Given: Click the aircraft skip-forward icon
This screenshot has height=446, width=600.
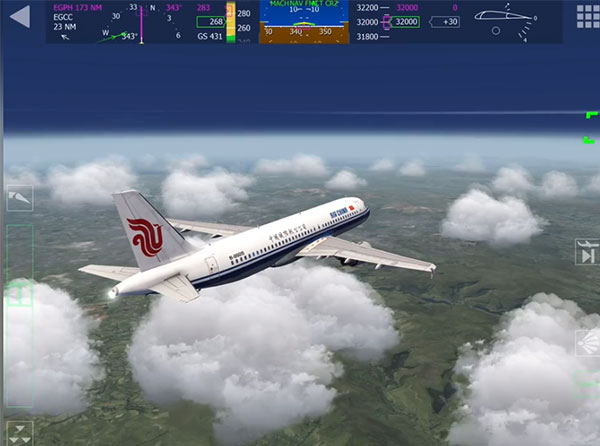Looking at the screenshot, I should point(587,252).
